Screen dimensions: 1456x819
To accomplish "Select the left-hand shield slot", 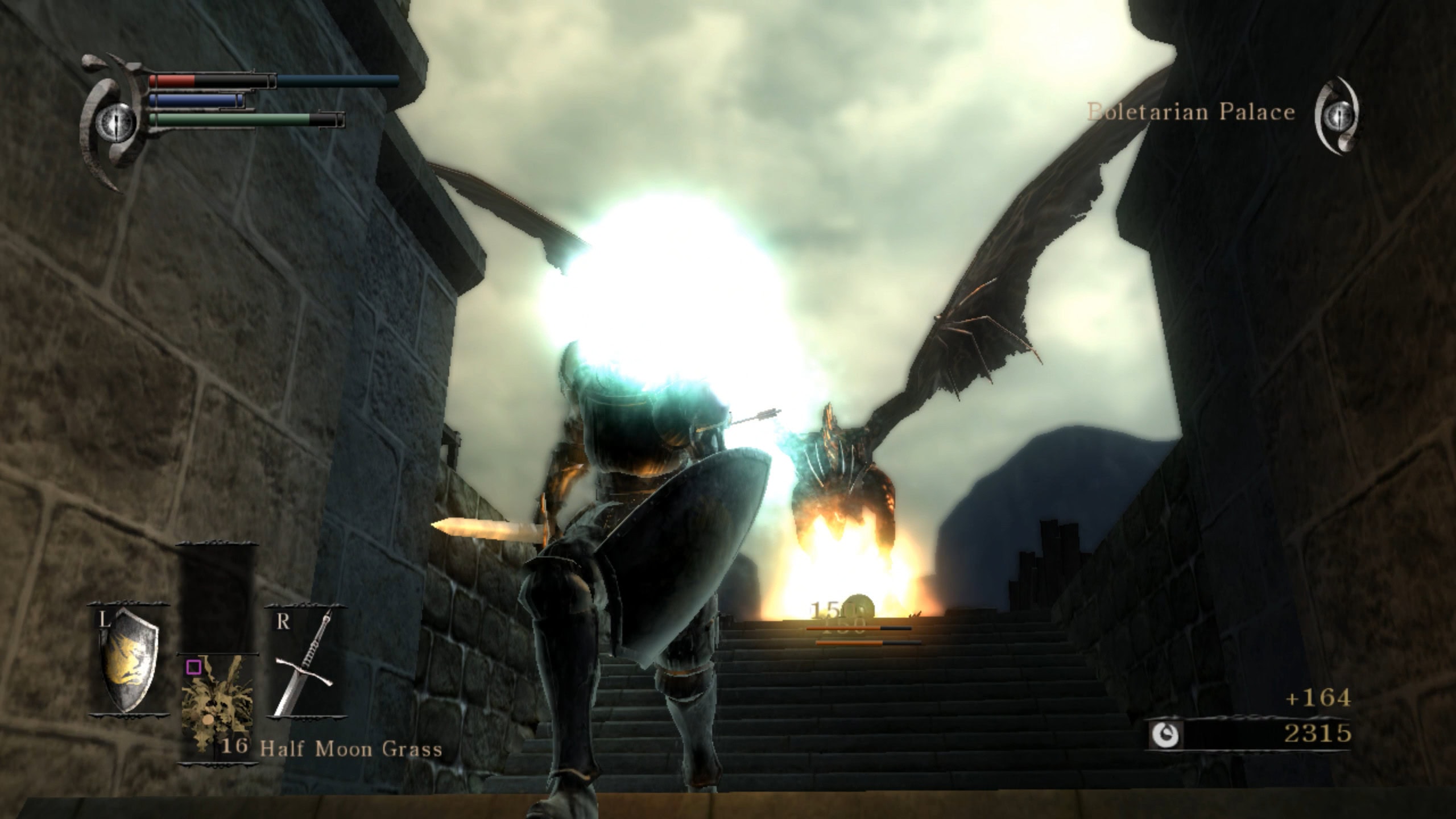I will click(x=129, y=659).
